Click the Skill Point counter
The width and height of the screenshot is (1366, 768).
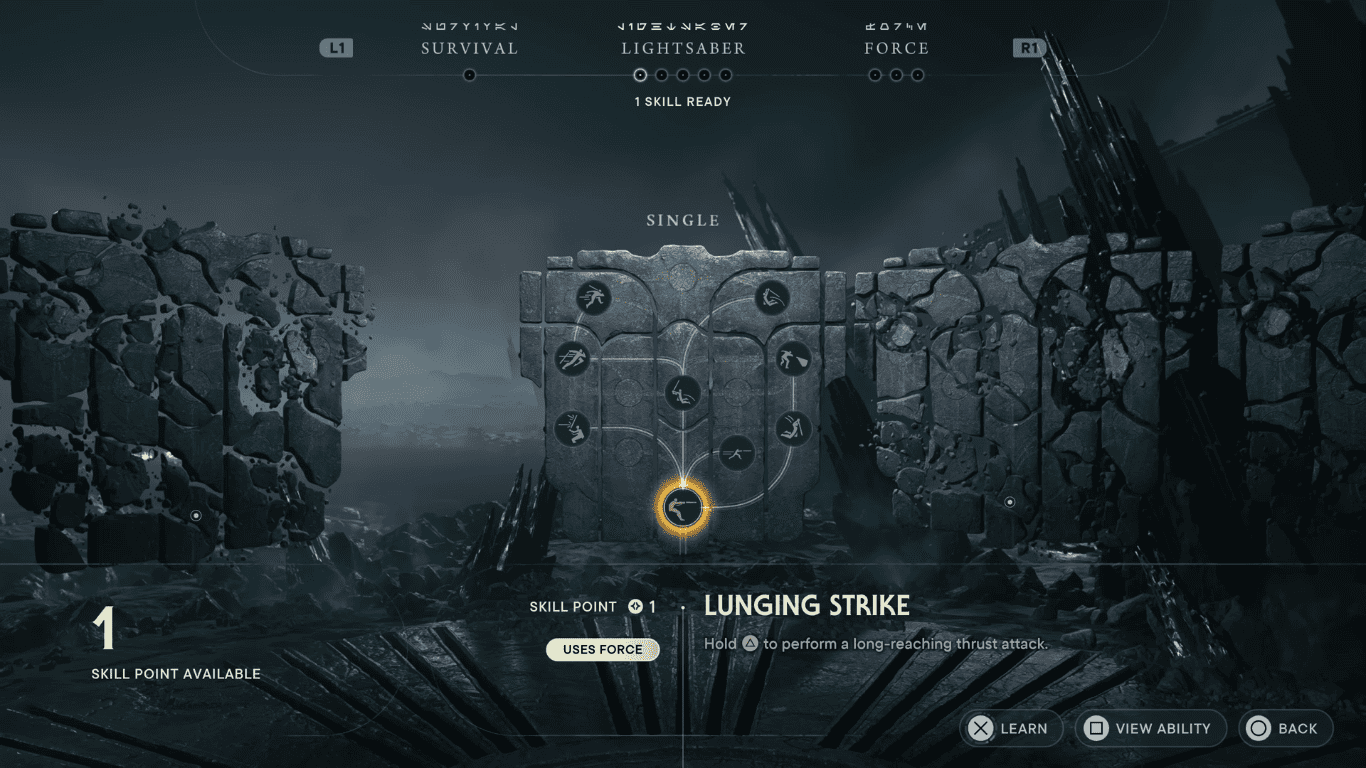pos(590,606)
